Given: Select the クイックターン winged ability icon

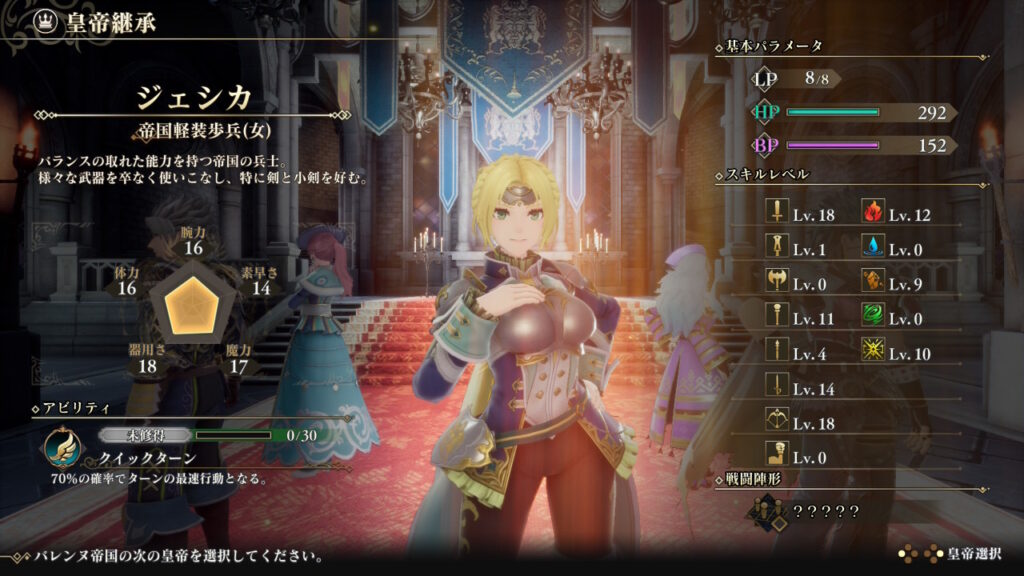Looking at the screenshot, I should pyautogui.click(x=63, y=447).
